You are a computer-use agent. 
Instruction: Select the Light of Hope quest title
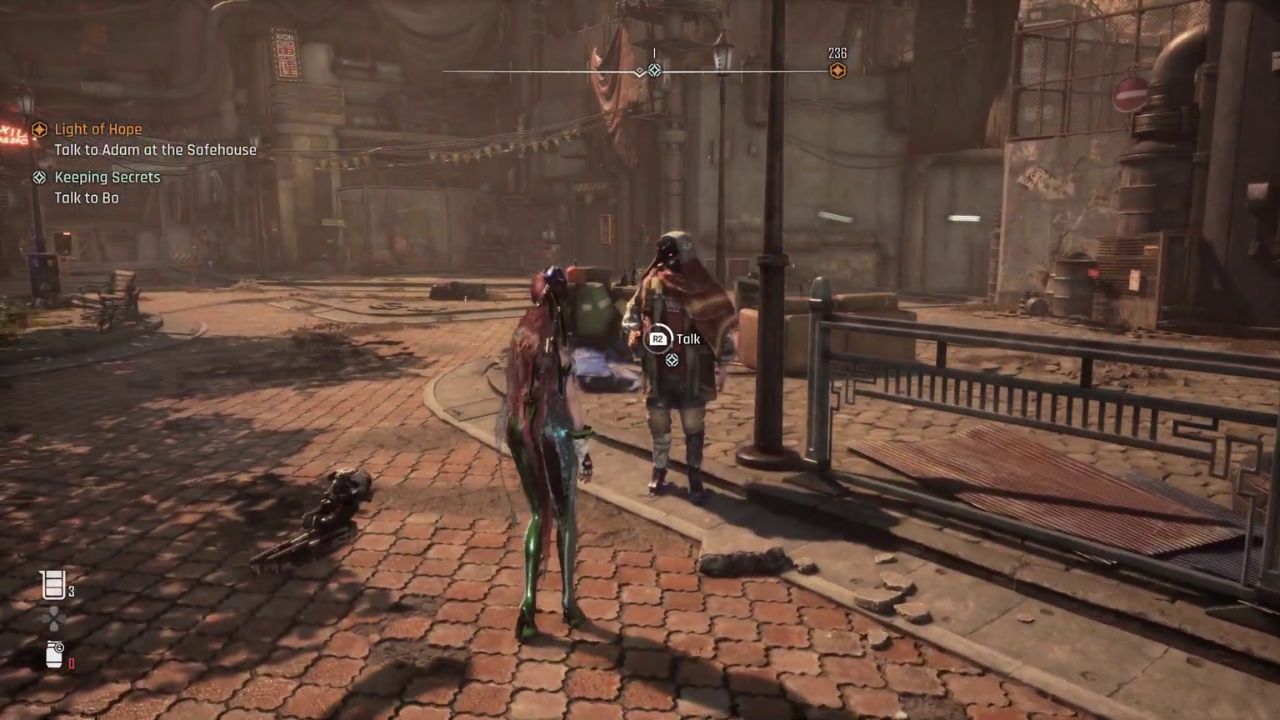pyautogui.click(x=99, y=129)
